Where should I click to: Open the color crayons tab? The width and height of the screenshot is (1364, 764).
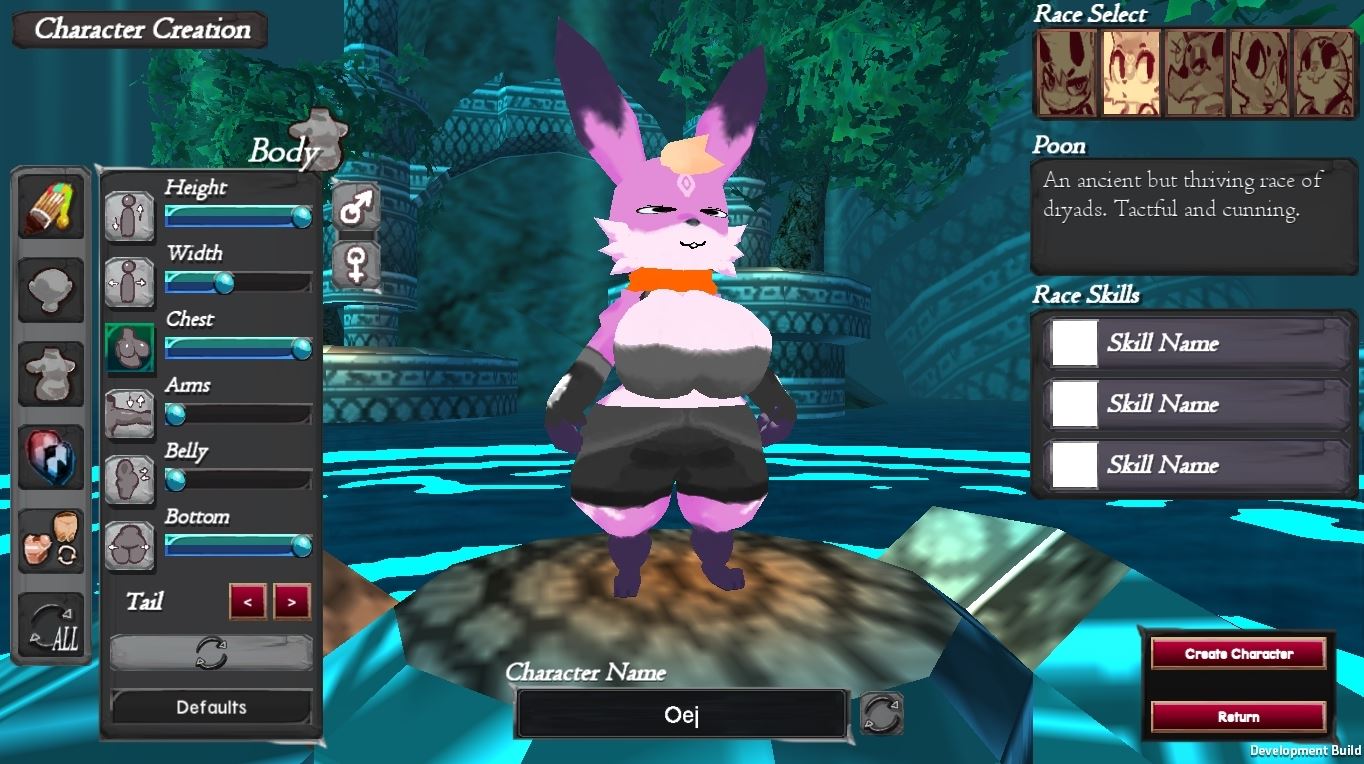click(x=51, y=206)
